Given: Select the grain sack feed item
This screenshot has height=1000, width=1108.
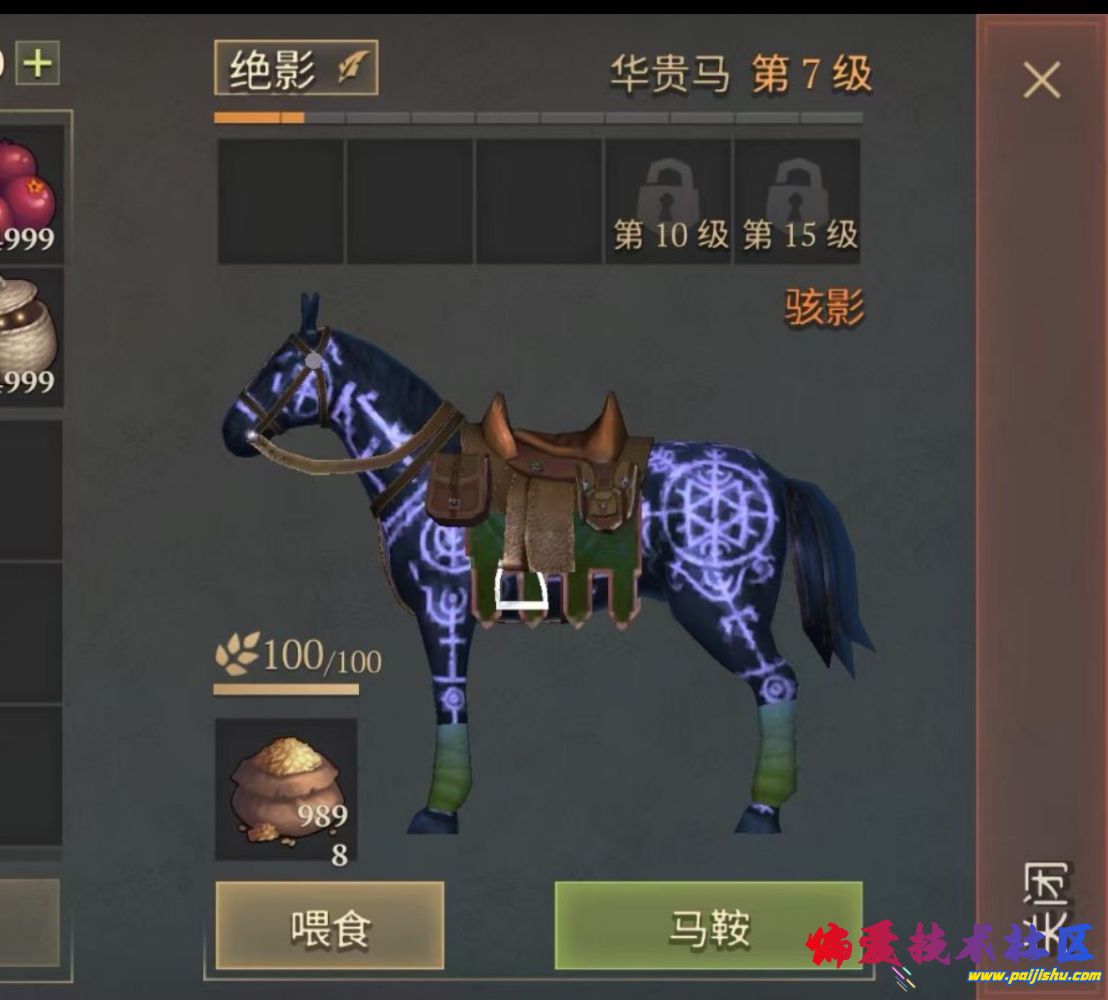Looking at the screenshot, I should click(287, 790).
